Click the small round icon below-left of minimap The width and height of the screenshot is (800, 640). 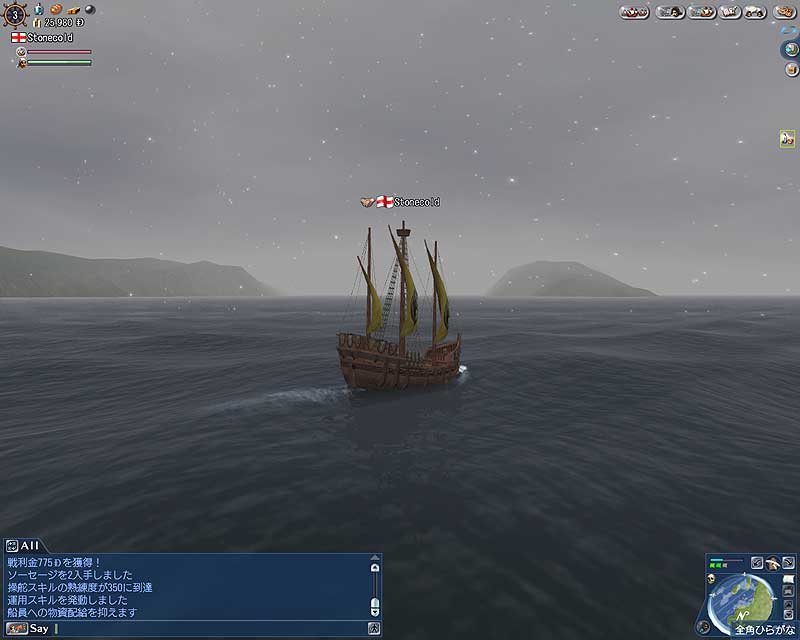(x=703, y=627)
